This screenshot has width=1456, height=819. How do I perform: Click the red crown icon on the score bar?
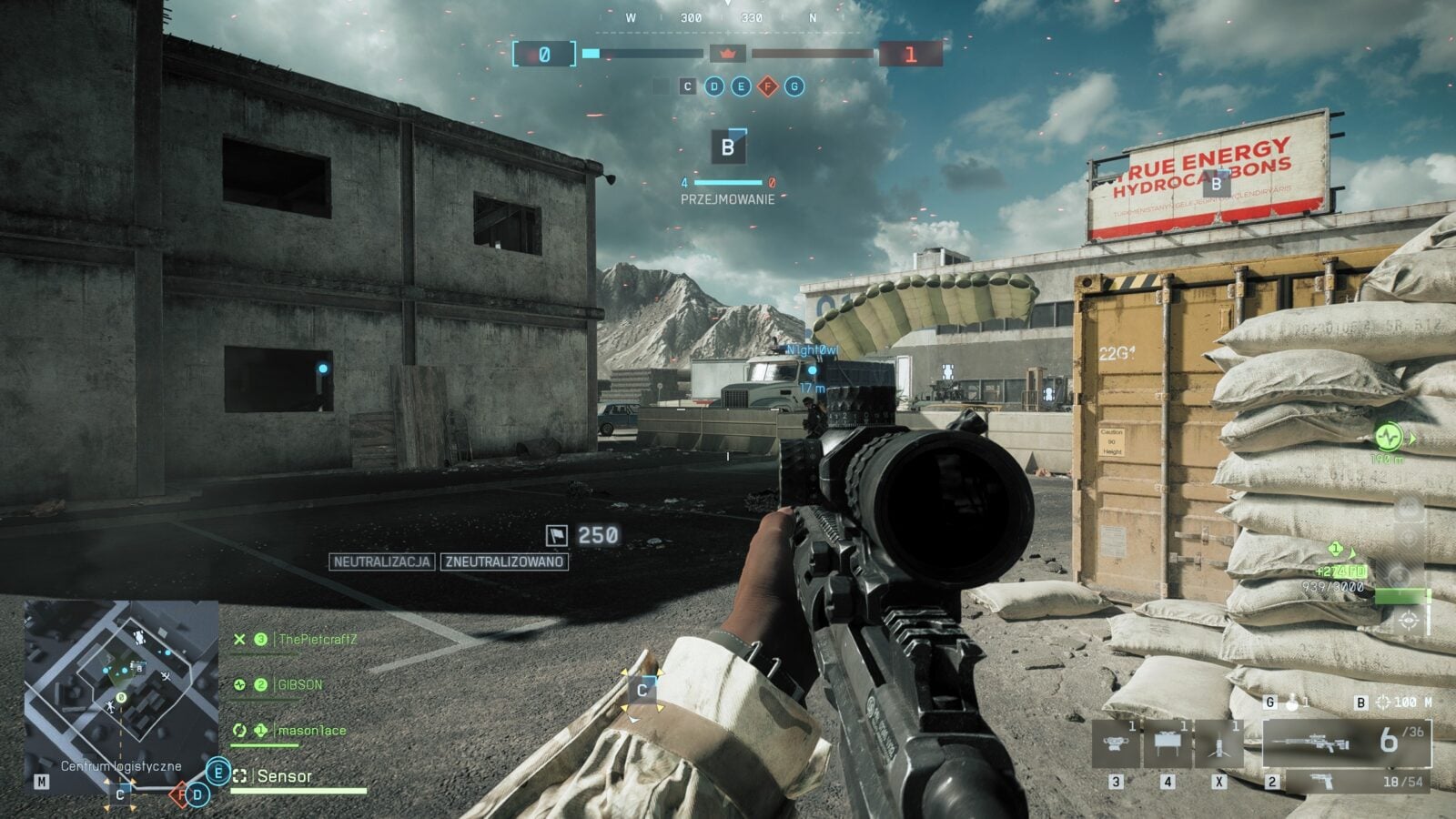[727, 55]
